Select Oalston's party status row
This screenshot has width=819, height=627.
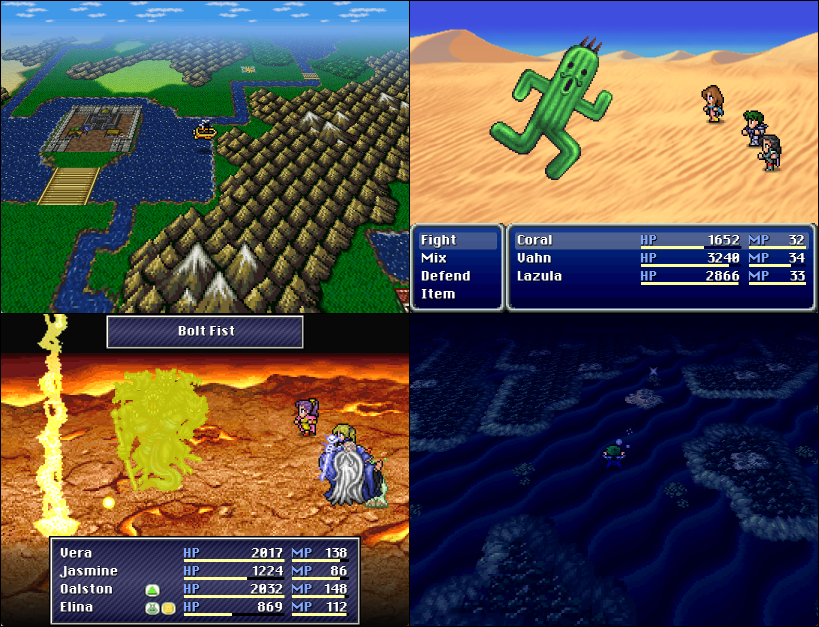click(x=87, y=589)
